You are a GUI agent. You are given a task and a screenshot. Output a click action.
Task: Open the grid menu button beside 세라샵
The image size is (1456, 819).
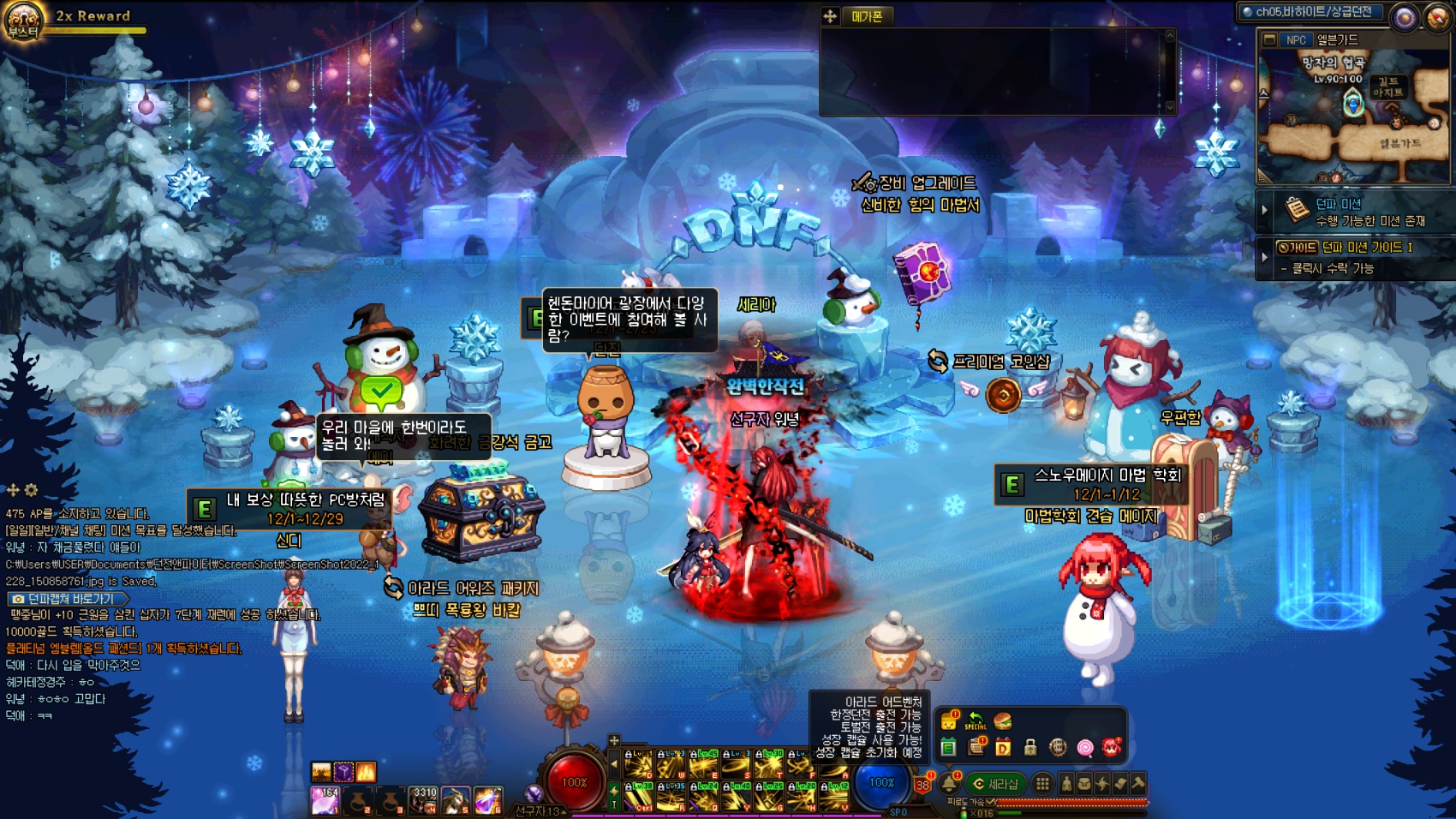[1042, 783]
